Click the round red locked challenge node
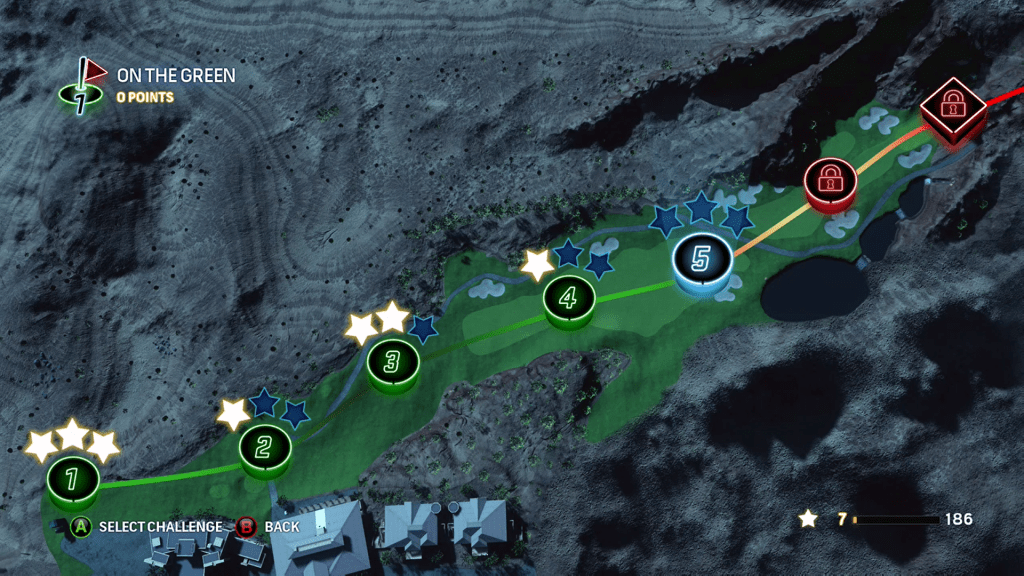 pyautogui.click(x=829, y=180)
